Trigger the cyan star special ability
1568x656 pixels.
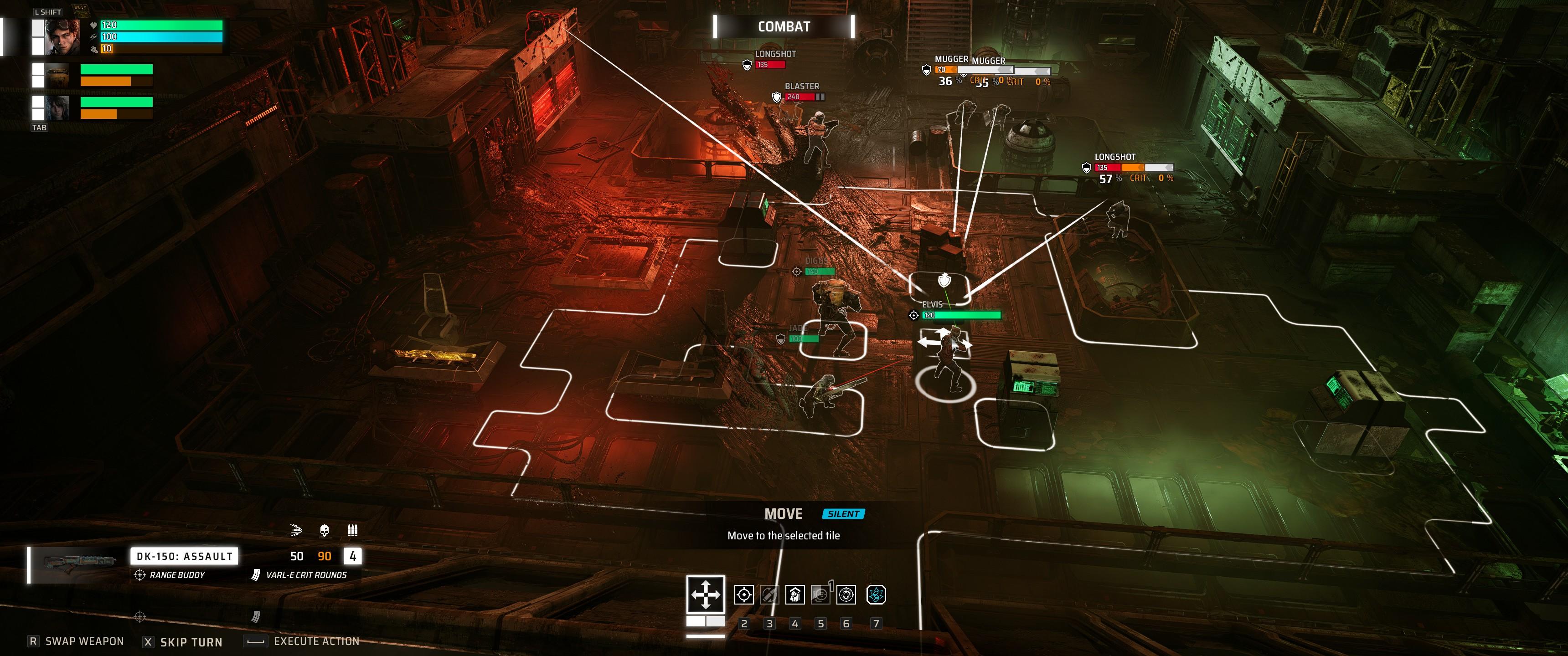(x=876, y=594)
